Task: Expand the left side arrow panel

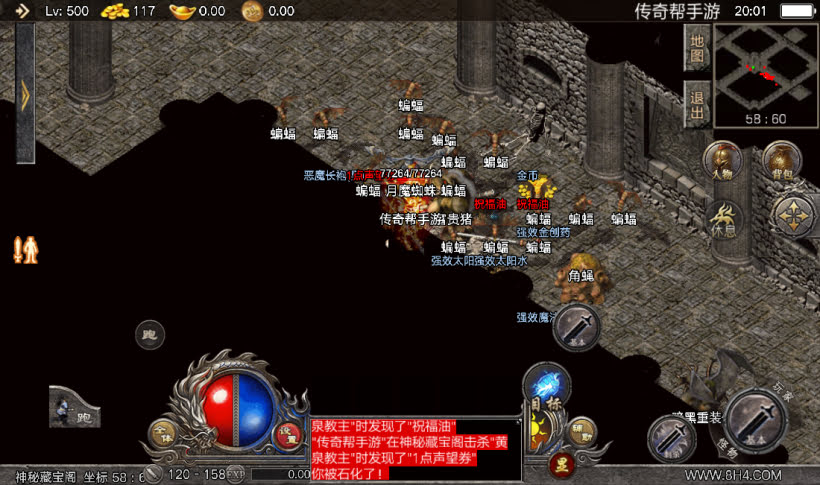Action: pyautogui.click(x=25, y=93)
